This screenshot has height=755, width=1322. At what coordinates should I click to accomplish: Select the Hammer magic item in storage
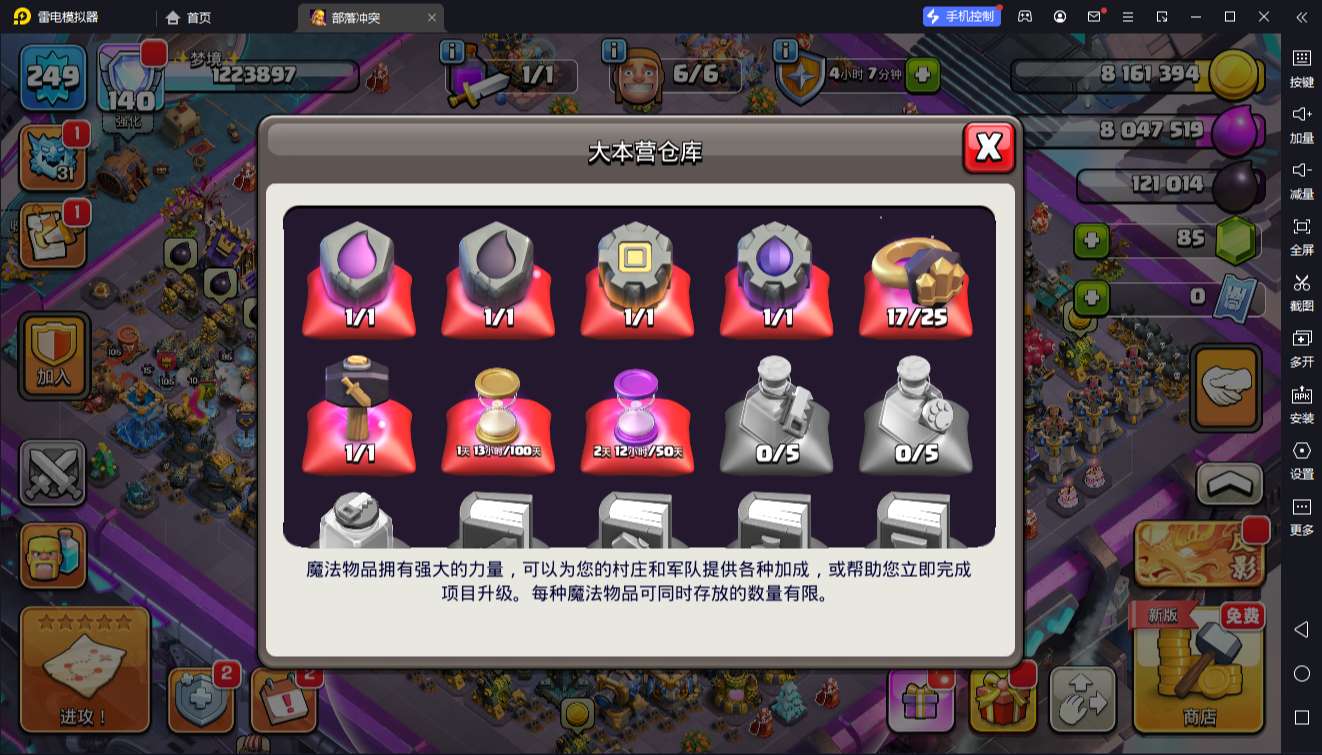pos(358,410)
